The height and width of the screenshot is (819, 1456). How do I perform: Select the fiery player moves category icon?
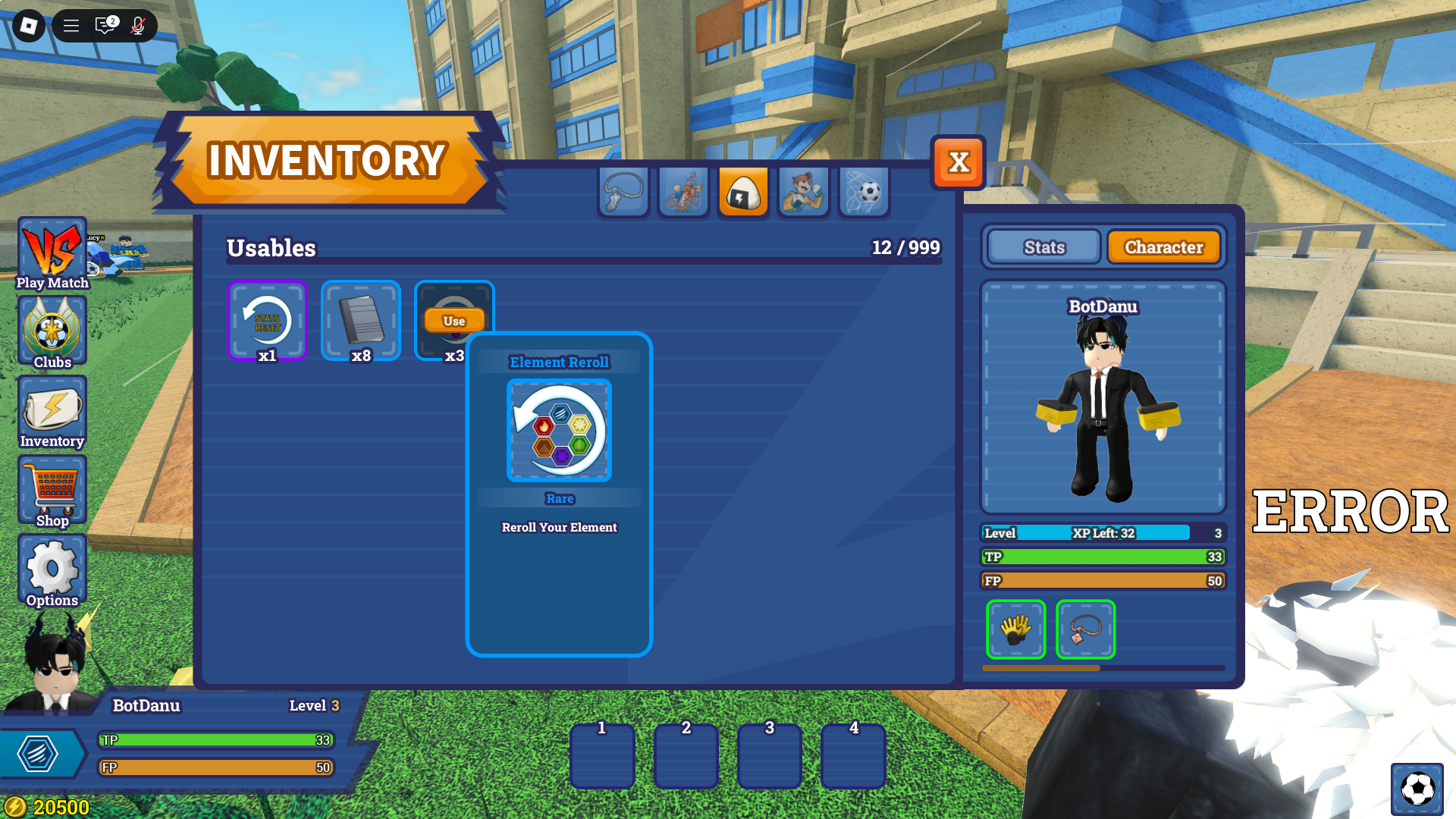683,192
